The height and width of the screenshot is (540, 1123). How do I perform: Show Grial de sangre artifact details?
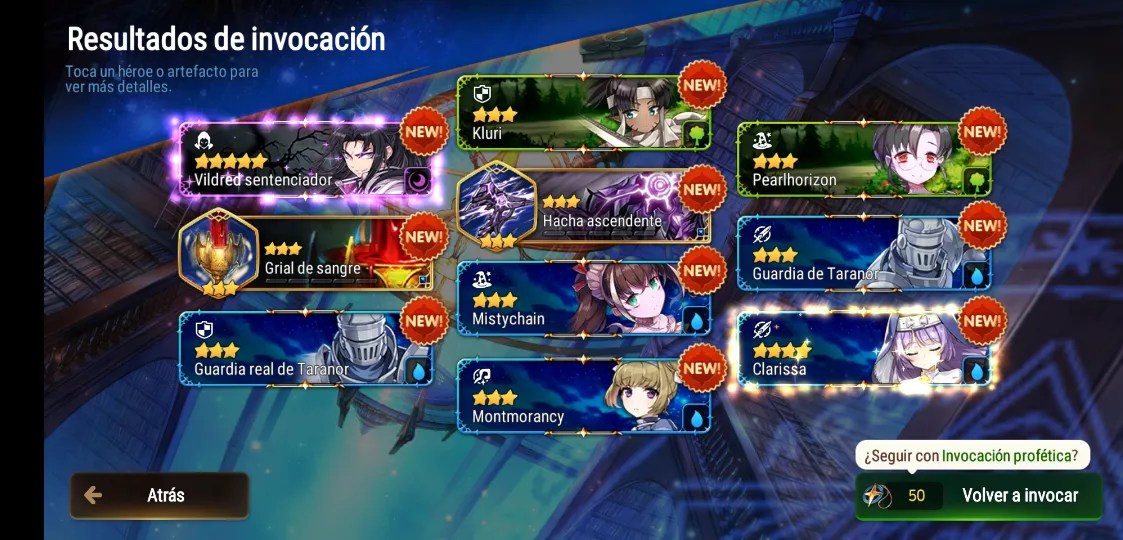click(305, 255)
